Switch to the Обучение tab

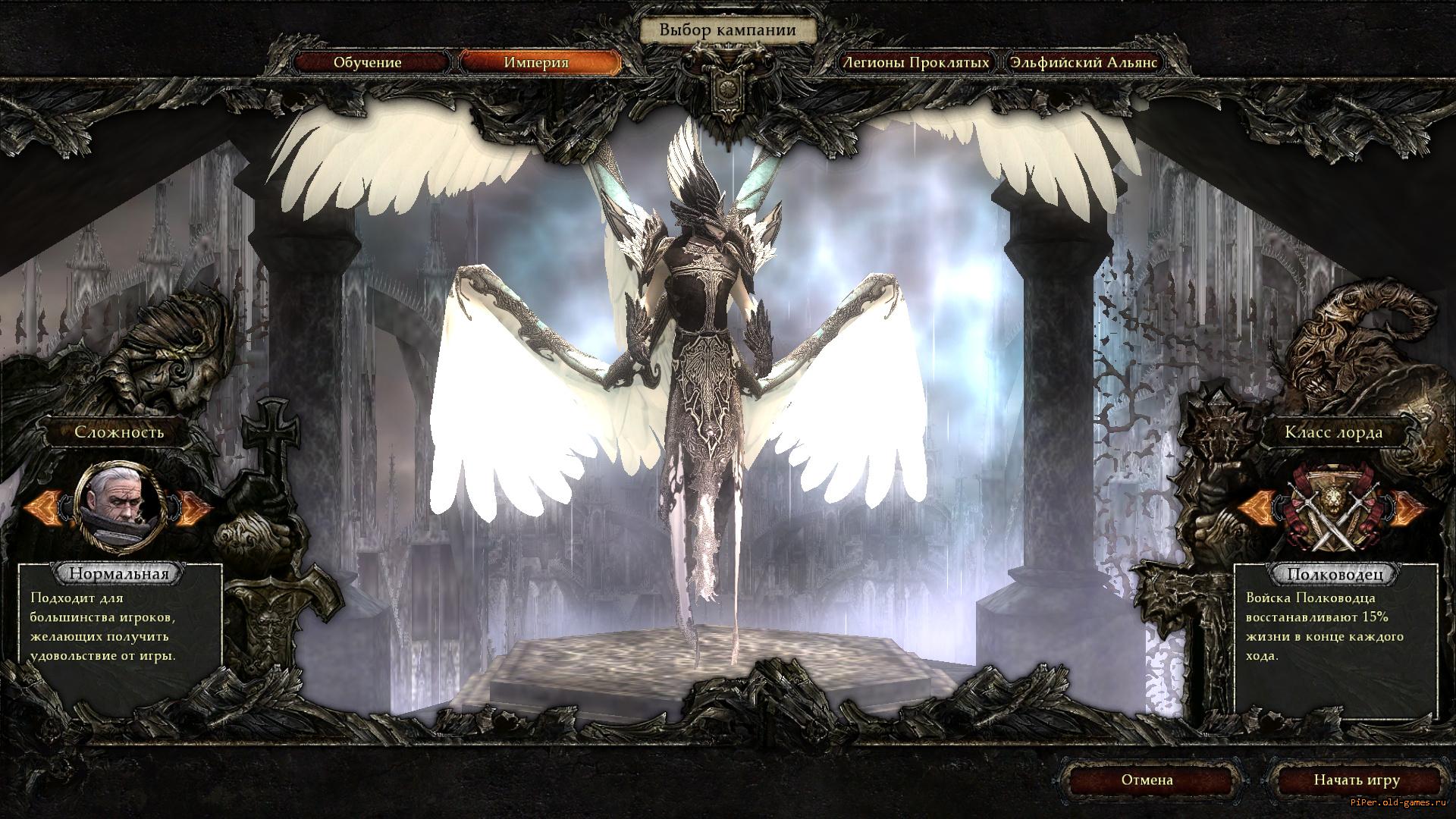367,62
